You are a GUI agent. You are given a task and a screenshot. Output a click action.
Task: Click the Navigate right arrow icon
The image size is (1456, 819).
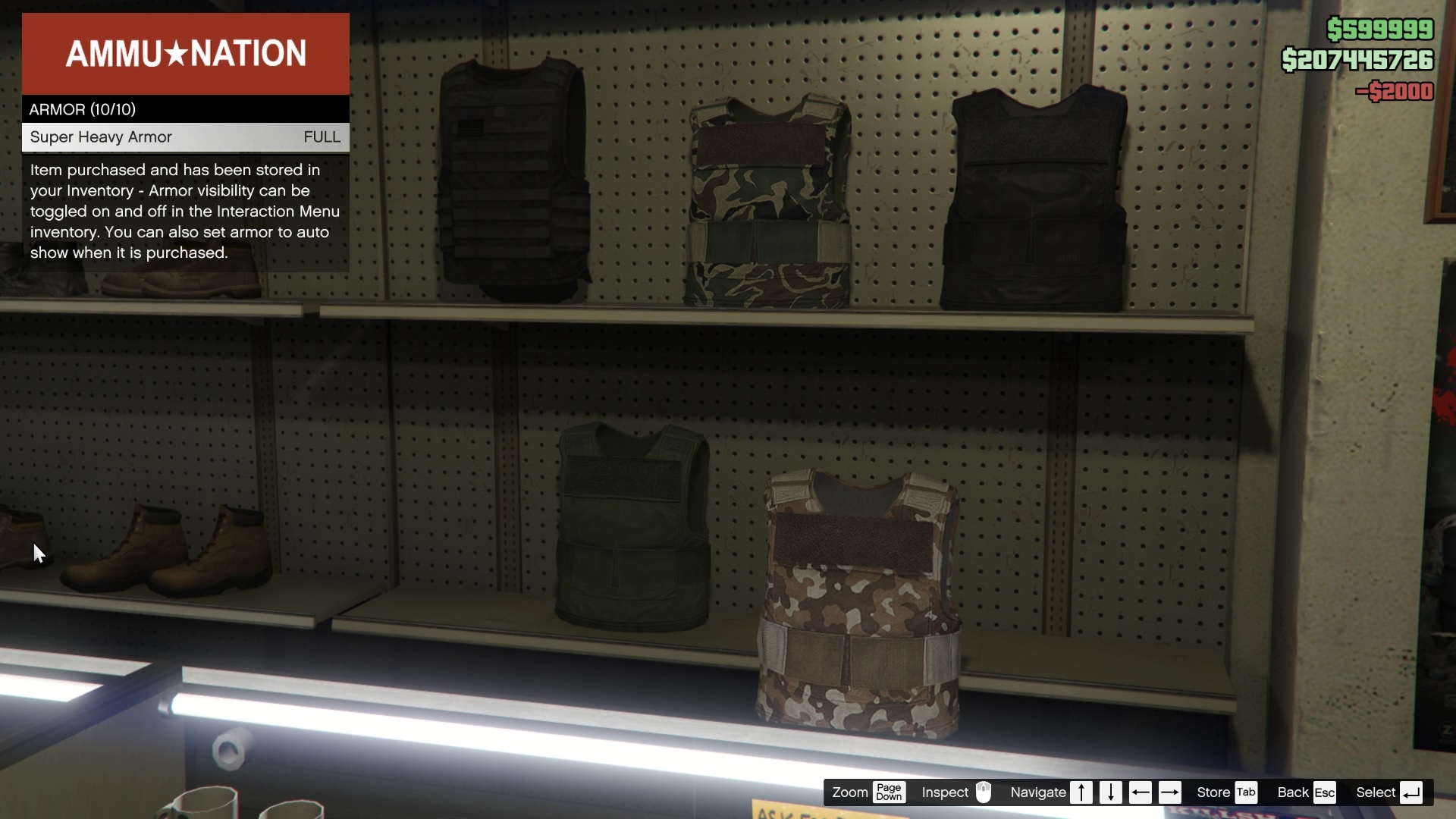(x=1170, y=792)
